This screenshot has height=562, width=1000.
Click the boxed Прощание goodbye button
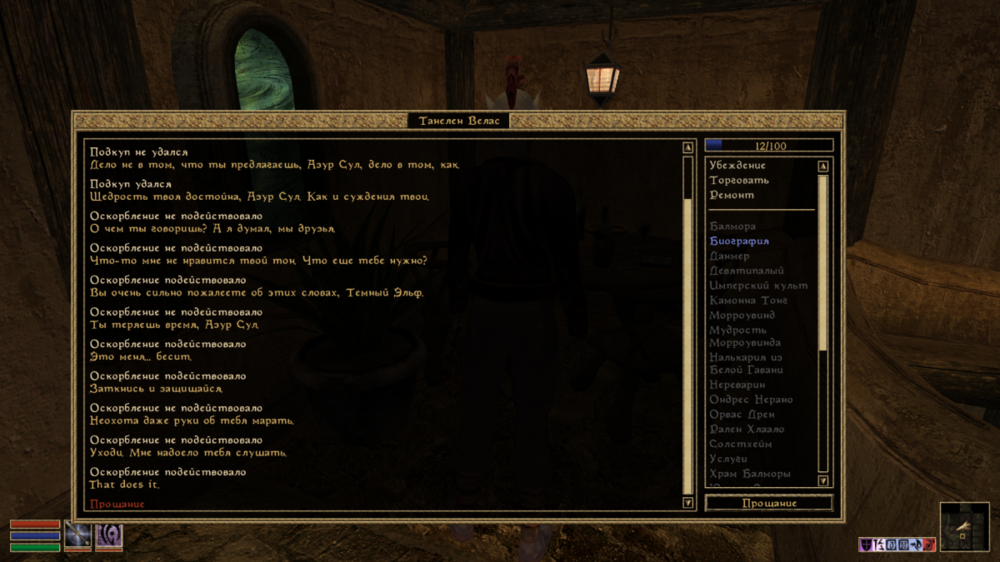click(x=768, y=503)
